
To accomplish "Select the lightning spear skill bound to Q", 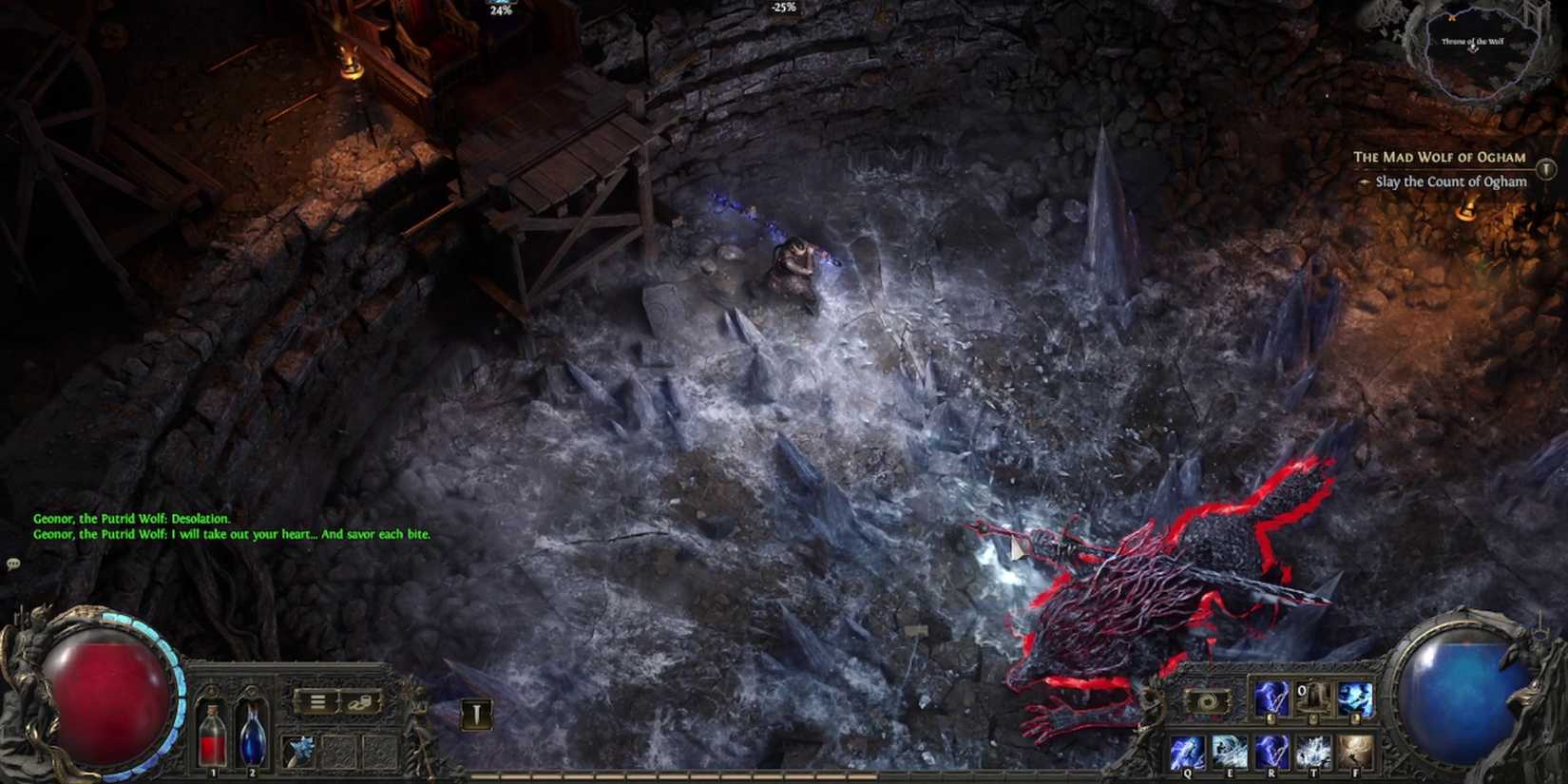I will [1188, 752].
